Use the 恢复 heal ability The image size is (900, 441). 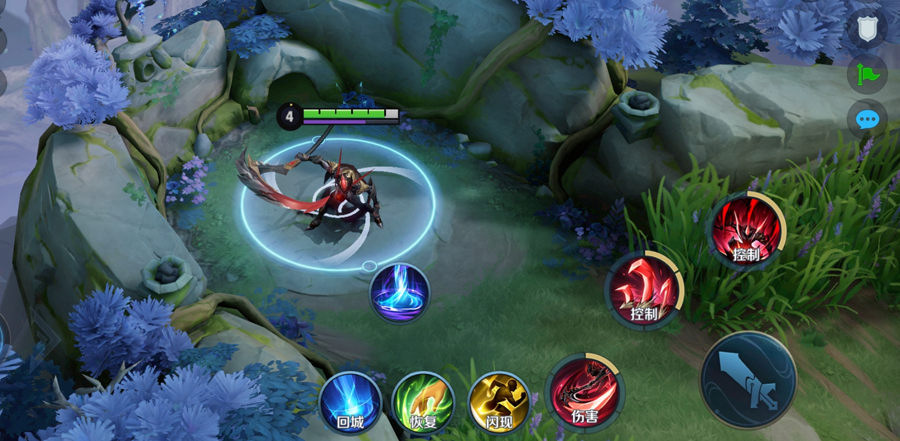[423, 402]
